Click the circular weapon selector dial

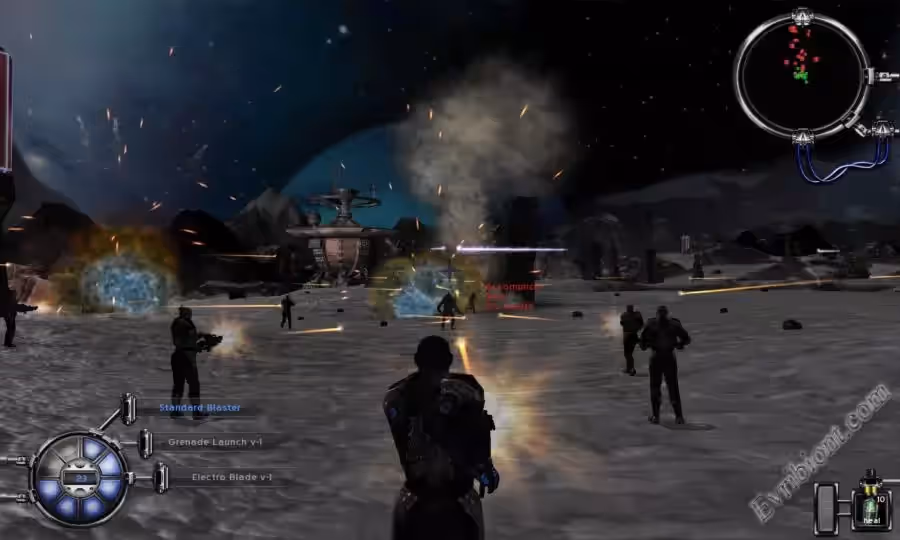pos(80,479)
